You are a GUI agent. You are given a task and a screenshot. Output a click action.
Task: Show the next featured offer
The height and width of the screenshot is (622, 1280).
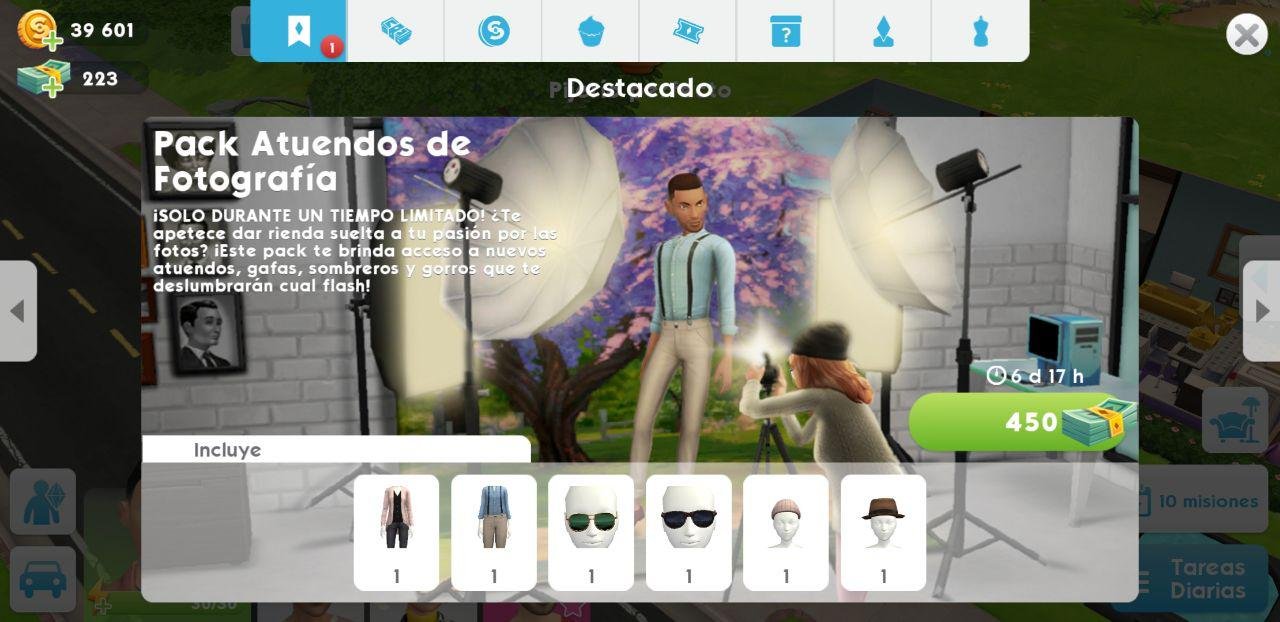click(x=1262, y=311)
